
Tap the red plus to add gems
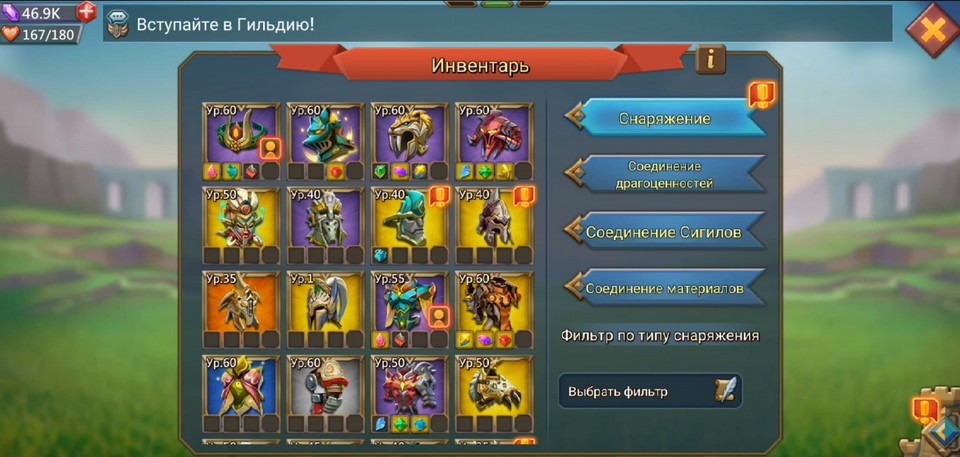pos(87,13)
